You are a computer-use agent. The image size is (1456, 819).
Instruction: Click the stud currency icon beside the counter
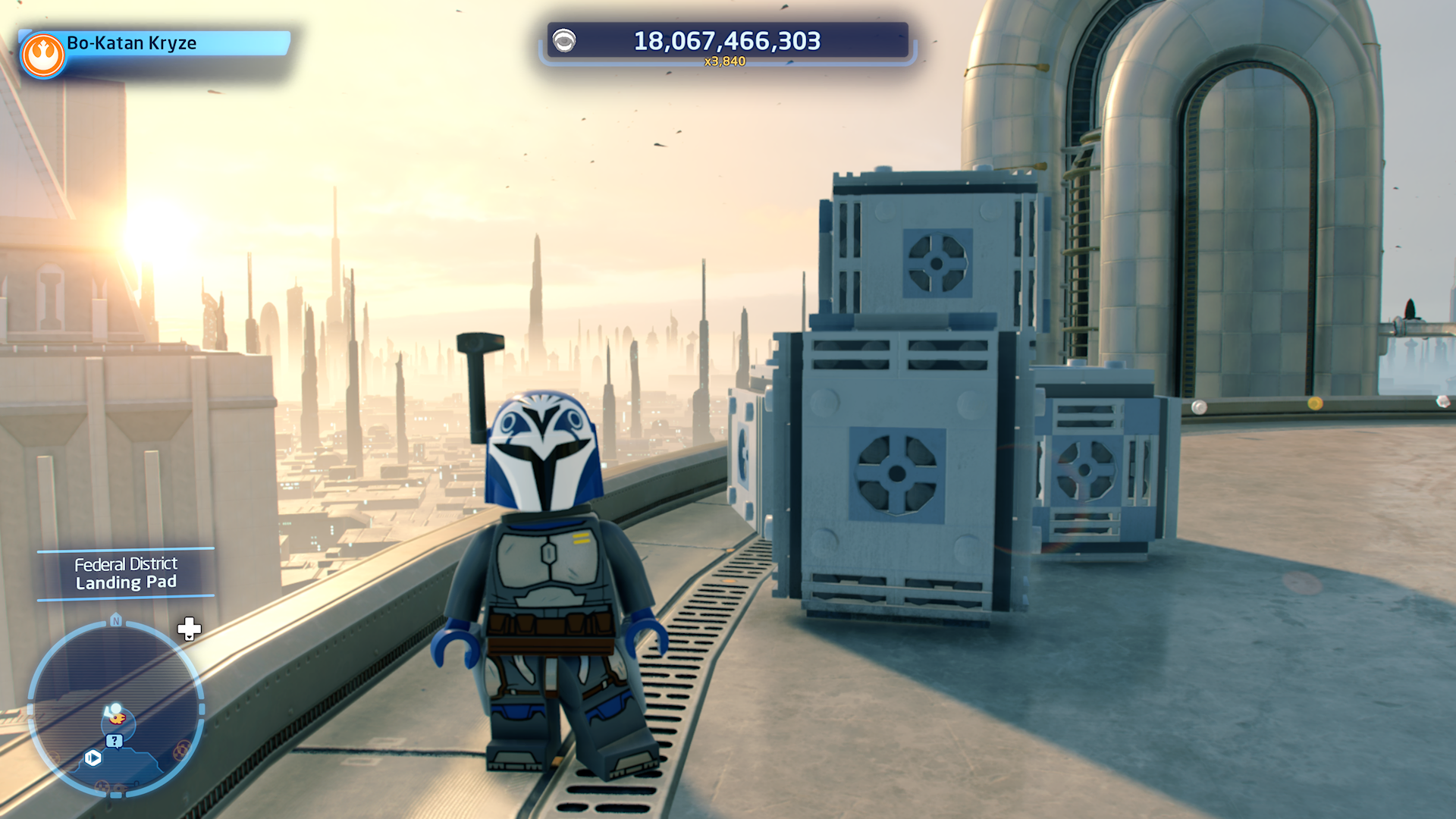[x=564, y=41]
